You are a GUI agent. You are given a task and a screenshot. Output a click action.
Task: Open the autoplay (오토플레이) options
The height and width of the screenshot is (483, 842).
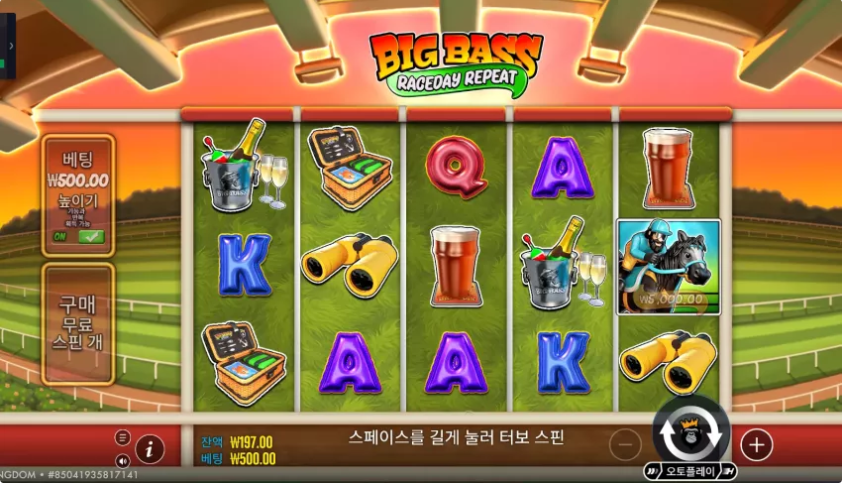coord(692,470)
